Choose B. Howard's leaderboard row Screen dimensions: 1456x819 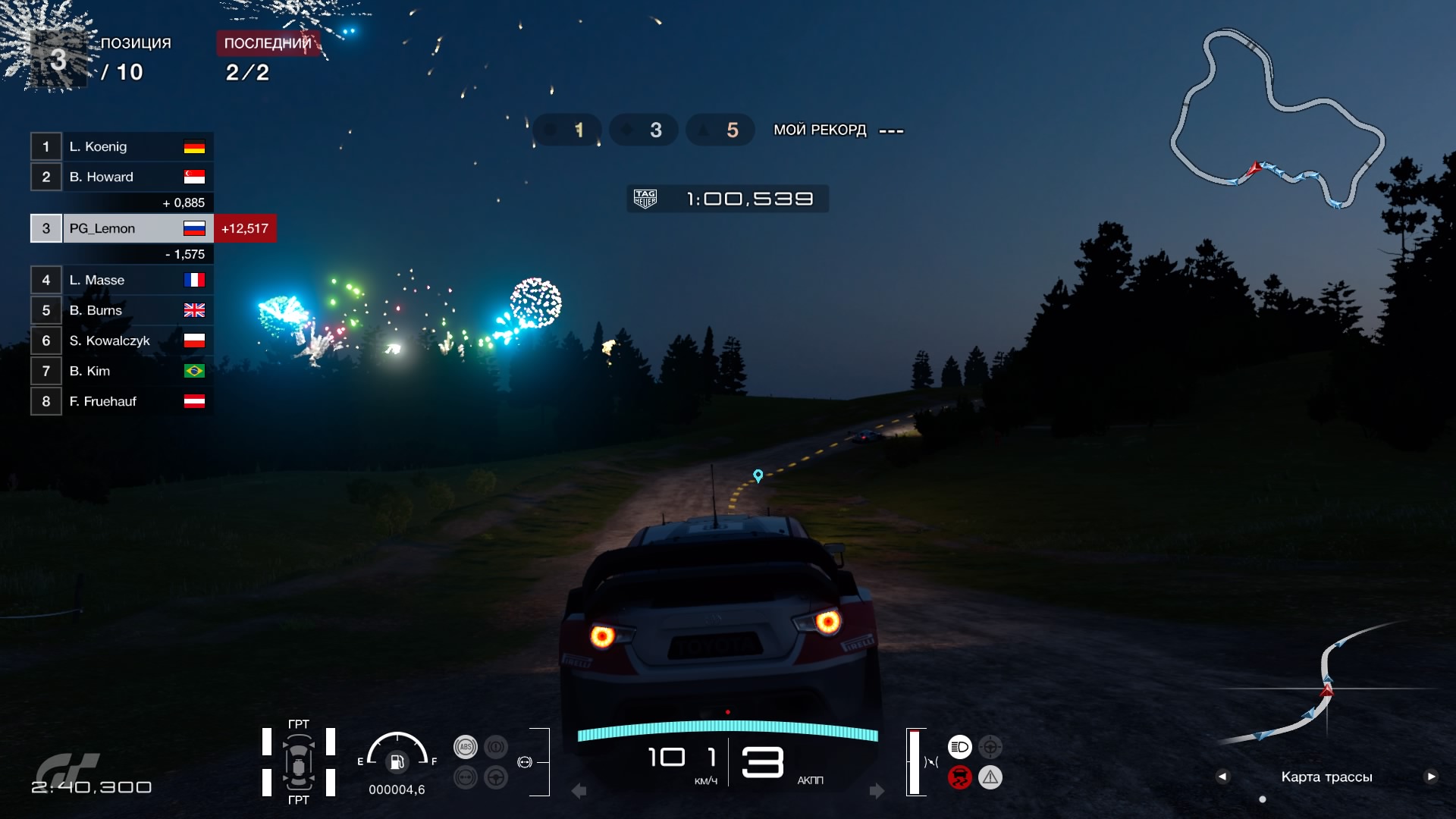tap(121, 177)
